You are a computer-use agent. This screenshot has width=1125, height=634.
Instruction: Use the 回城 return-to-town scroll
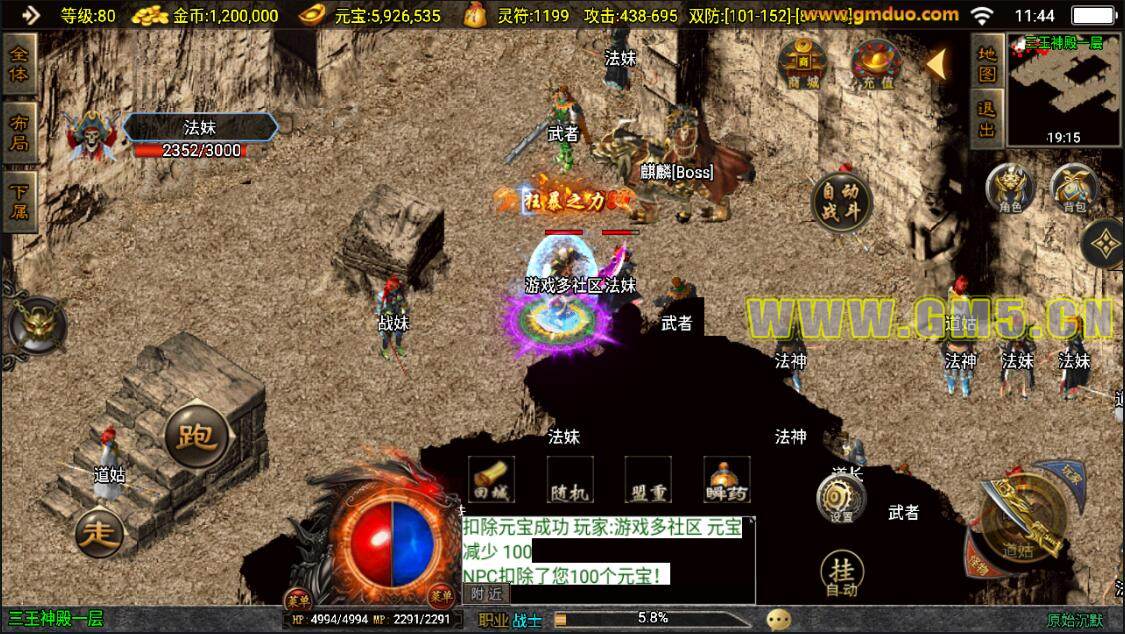491,479
